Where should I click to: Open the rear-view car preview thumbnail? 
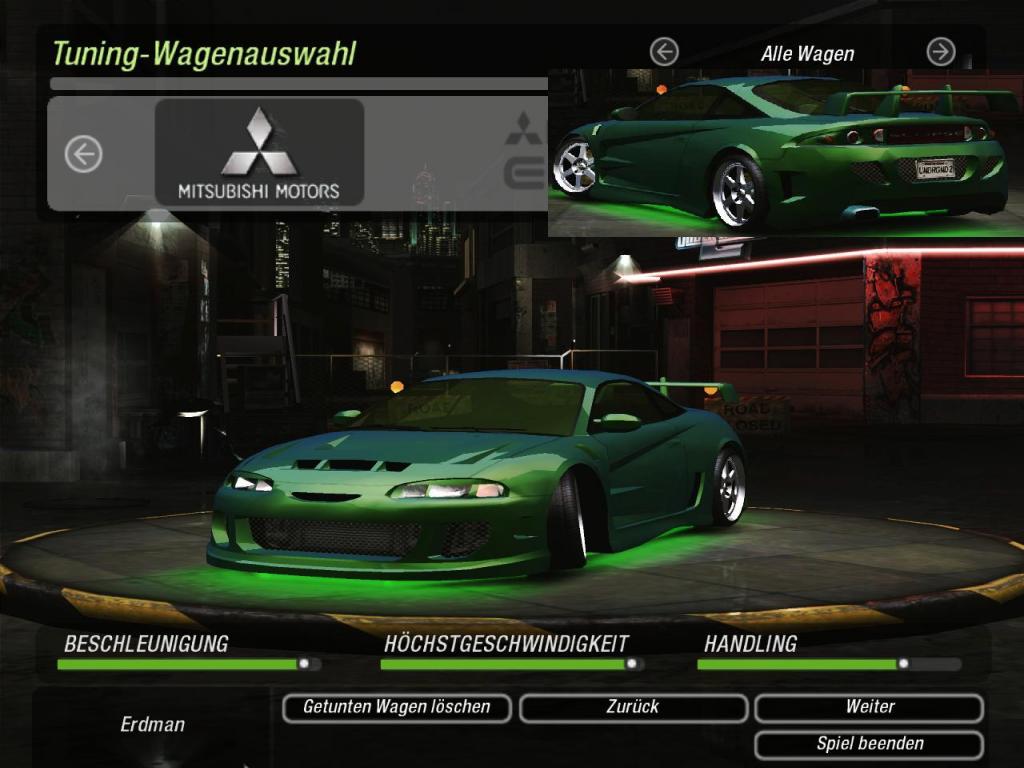tap(785, 153)
